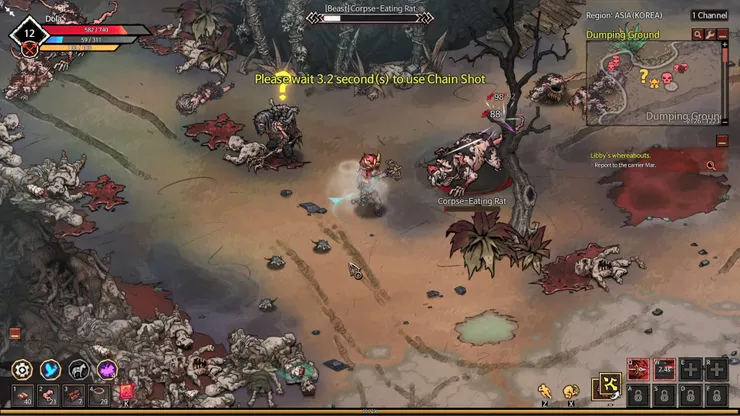Click the purple creature round icon

tap(106, 370)
